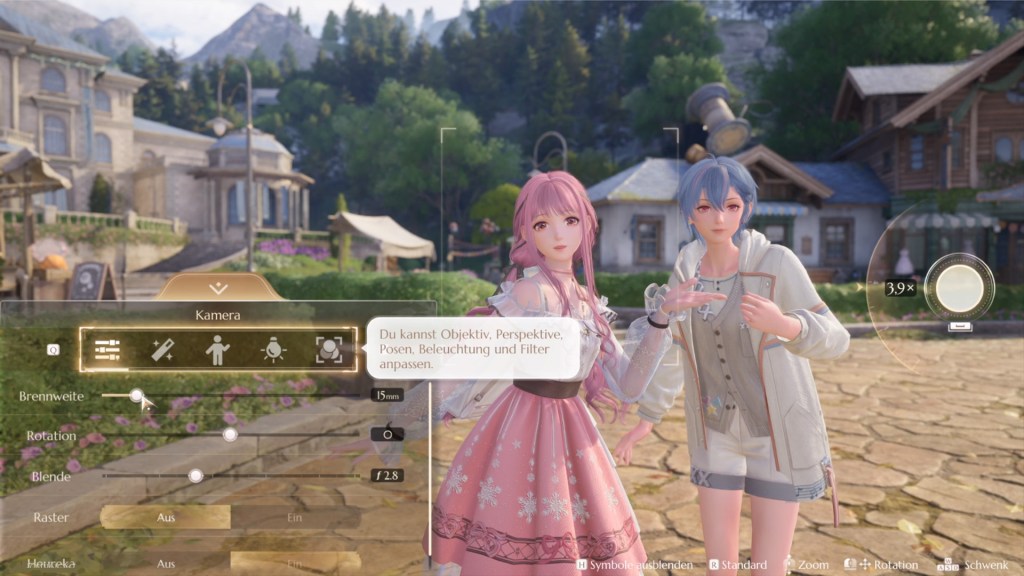
Task: Collapse the Kamera panel with the chevron tab
Action: coord(218,288)
